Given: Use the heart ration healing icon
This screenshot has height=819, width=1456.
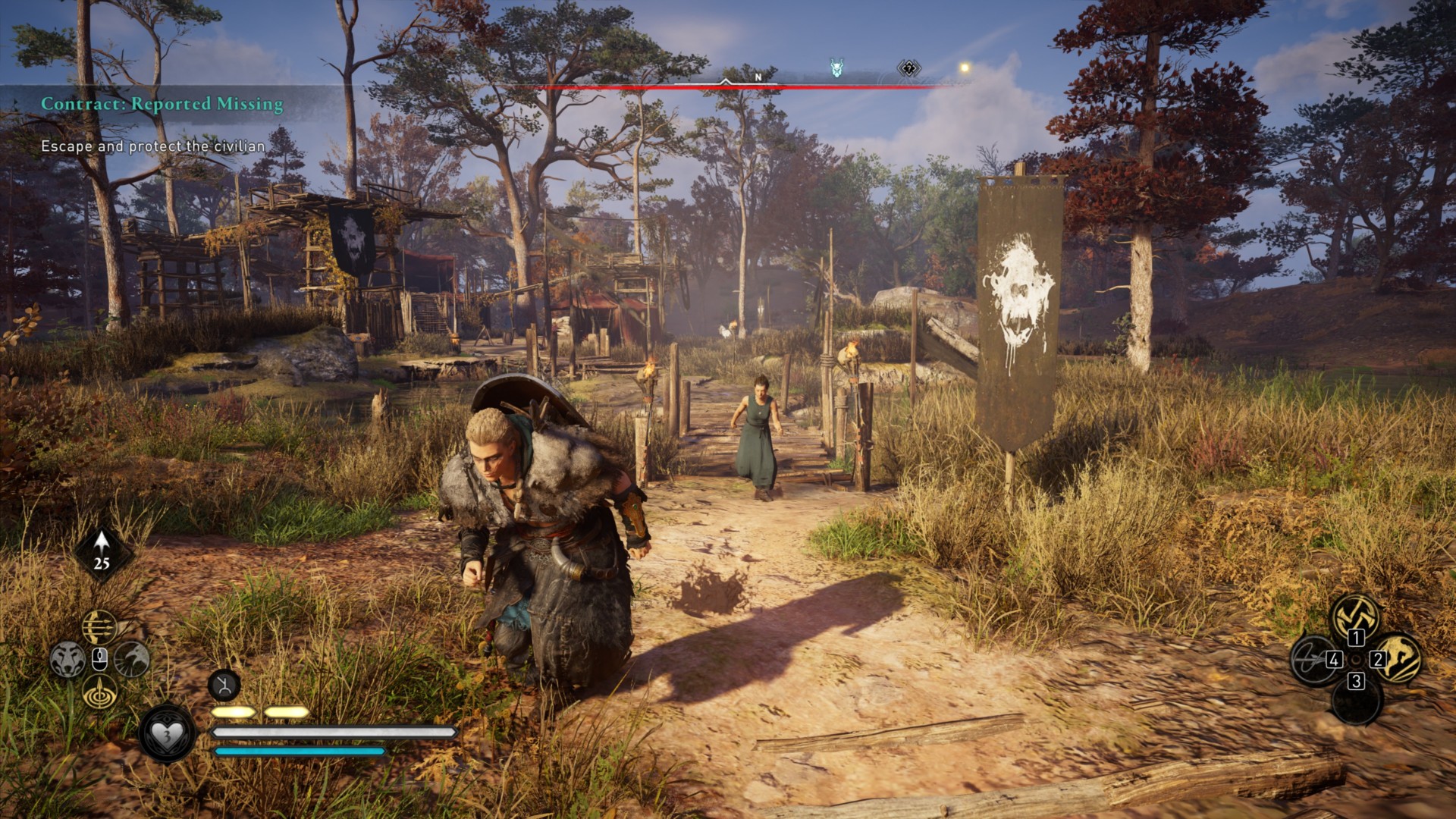Looking at the screenshot, I should pyautogui.click(x=167, y=733).
